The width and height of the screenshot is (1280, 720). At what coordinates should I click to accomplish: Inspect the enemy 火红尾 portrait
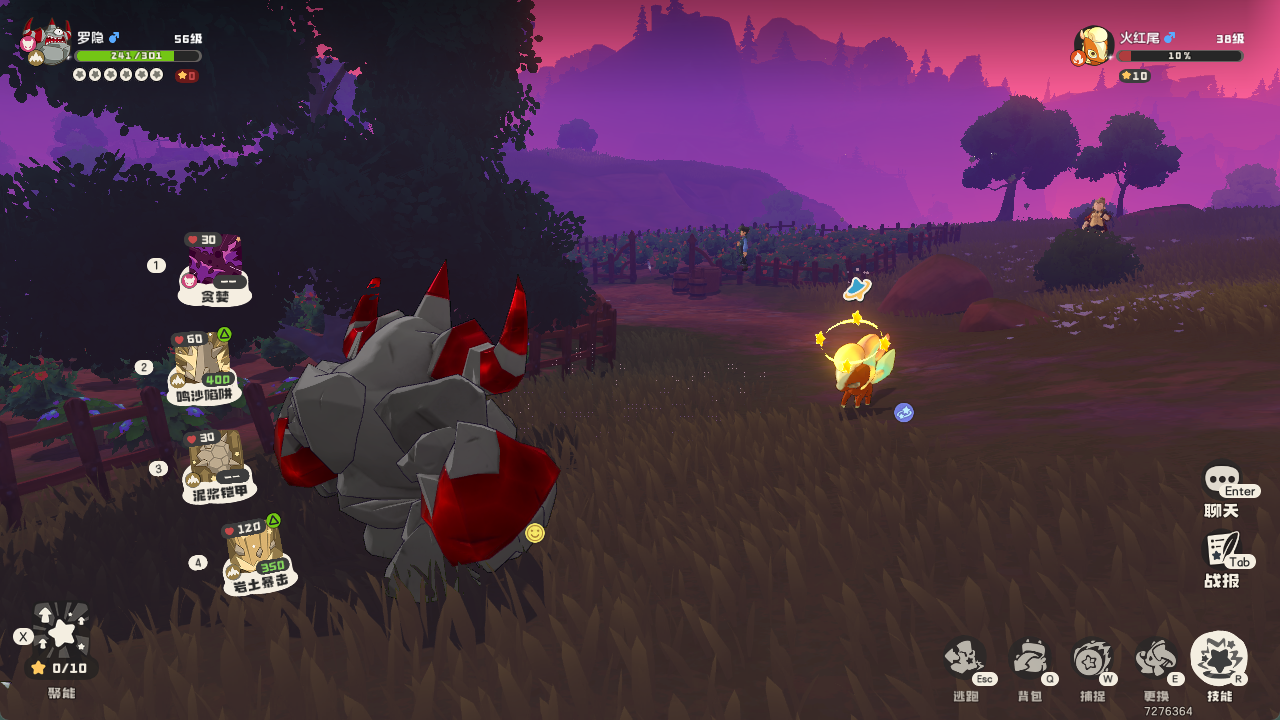click(1094, 46)
